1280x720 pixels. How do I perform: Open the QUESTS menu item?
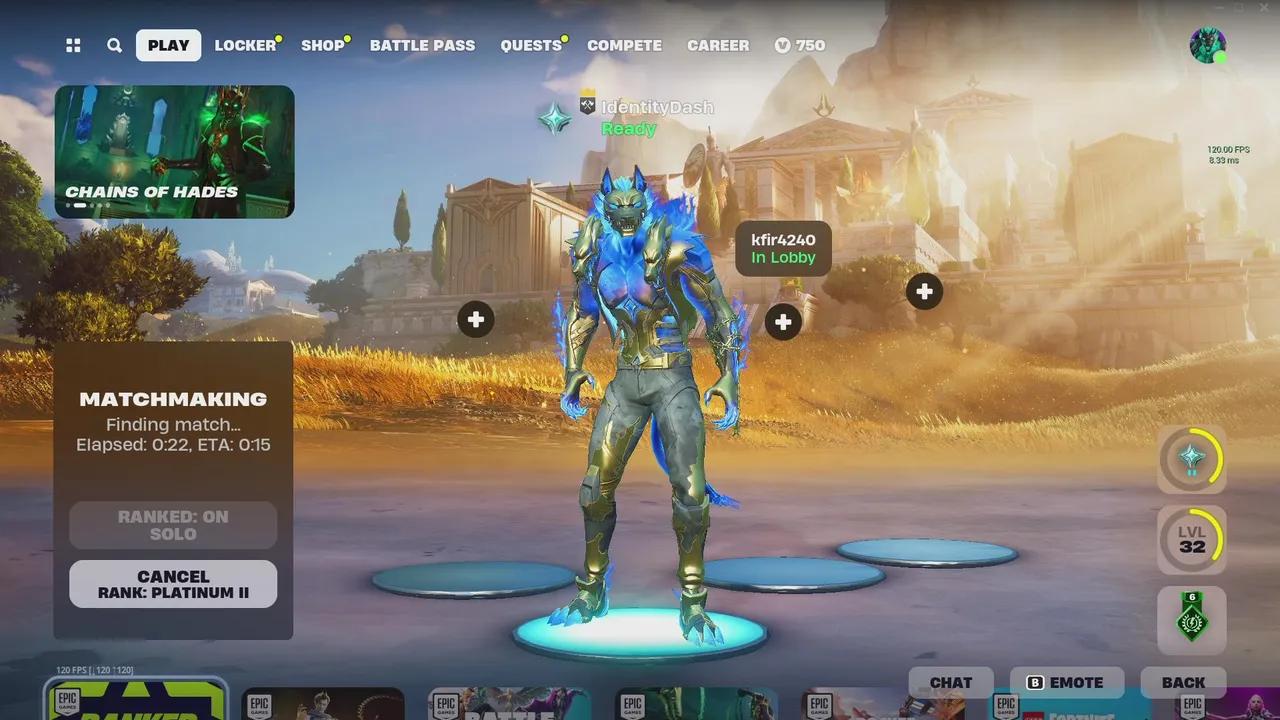click(530, 45)
